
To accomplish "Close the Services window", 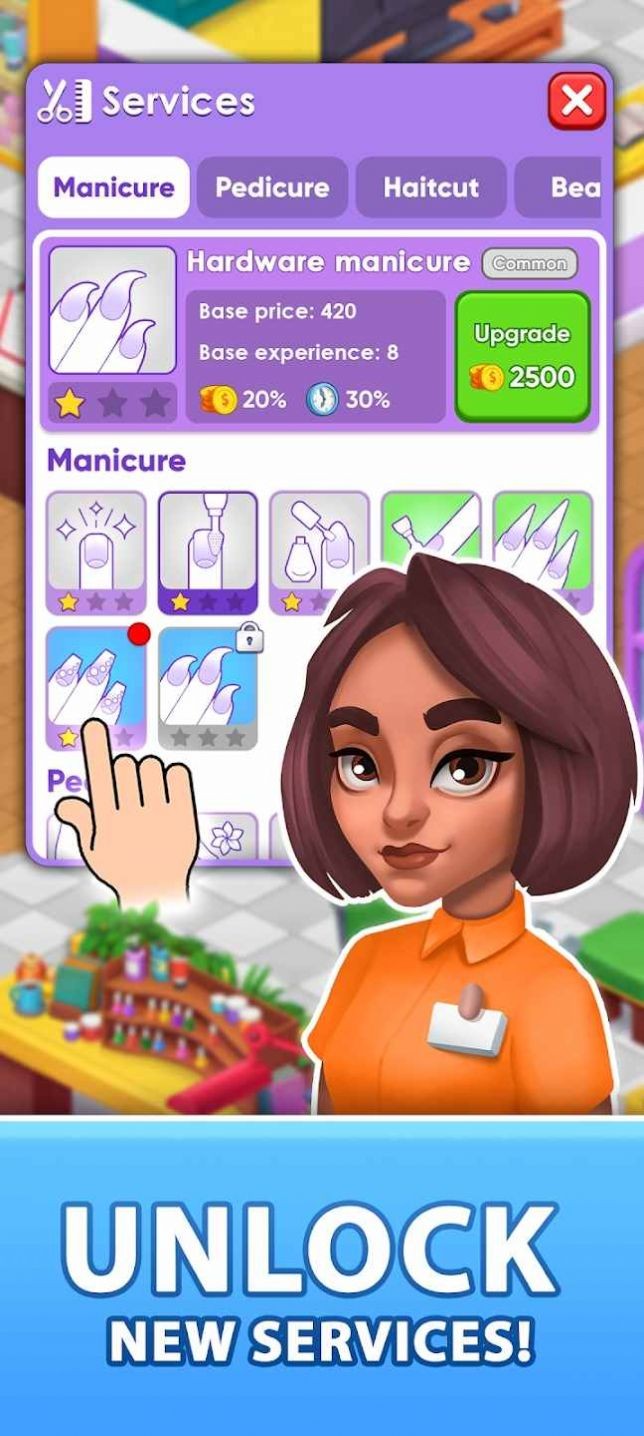I will click(576, 101).
